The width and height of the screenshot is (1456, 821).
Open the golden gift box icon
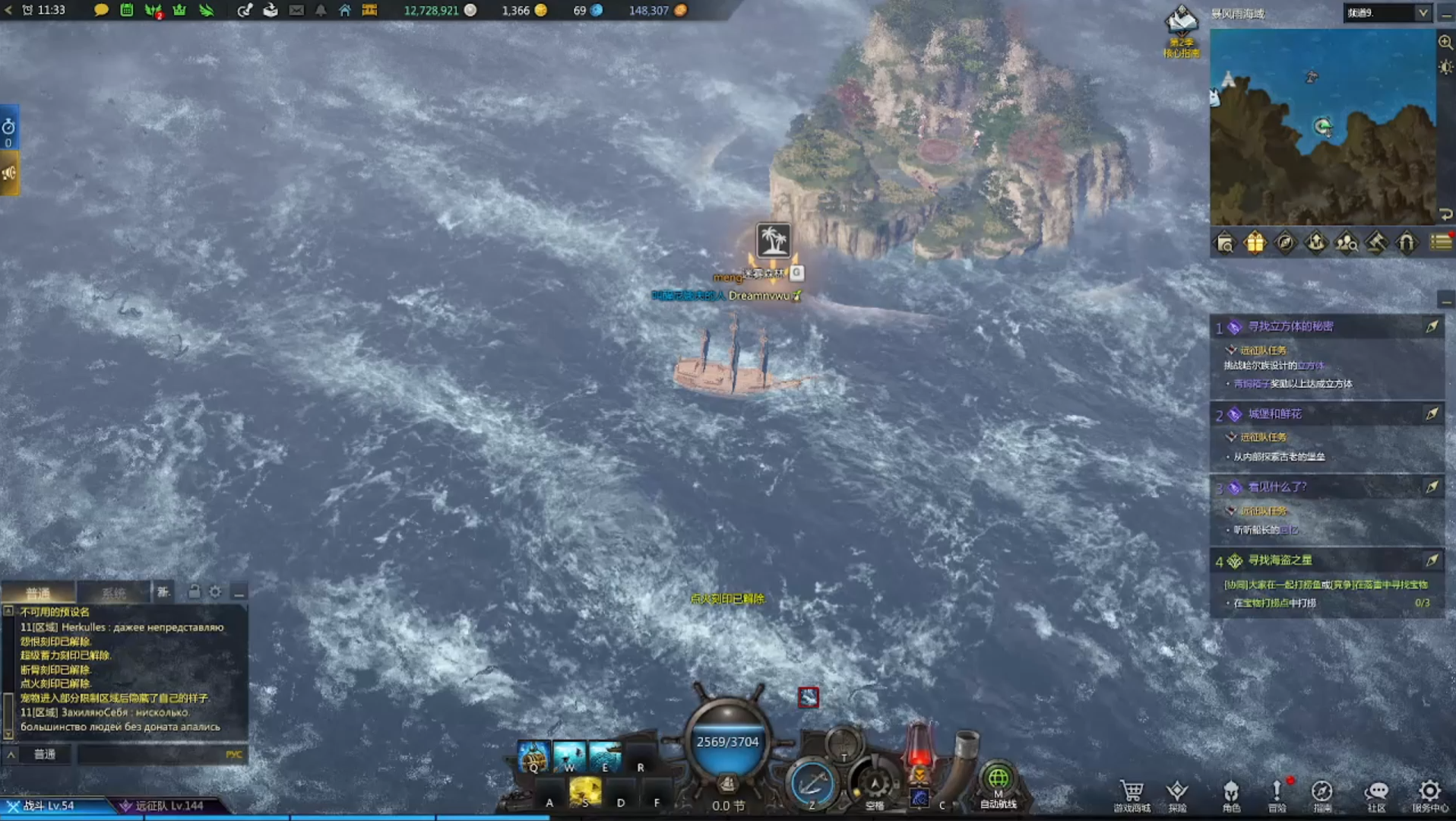pos(1255,242)
